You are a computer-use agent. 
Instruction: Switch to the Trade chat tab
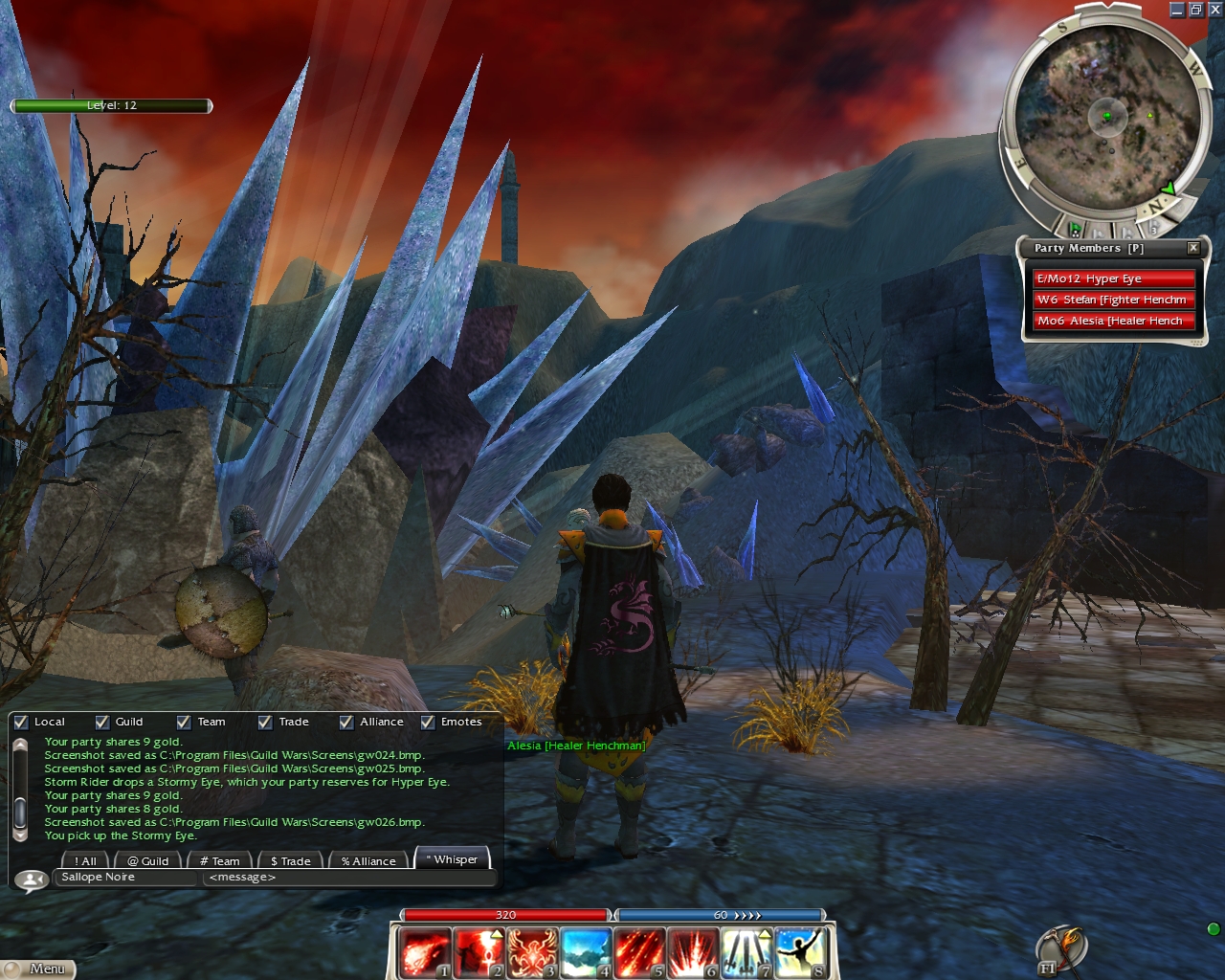291,860
